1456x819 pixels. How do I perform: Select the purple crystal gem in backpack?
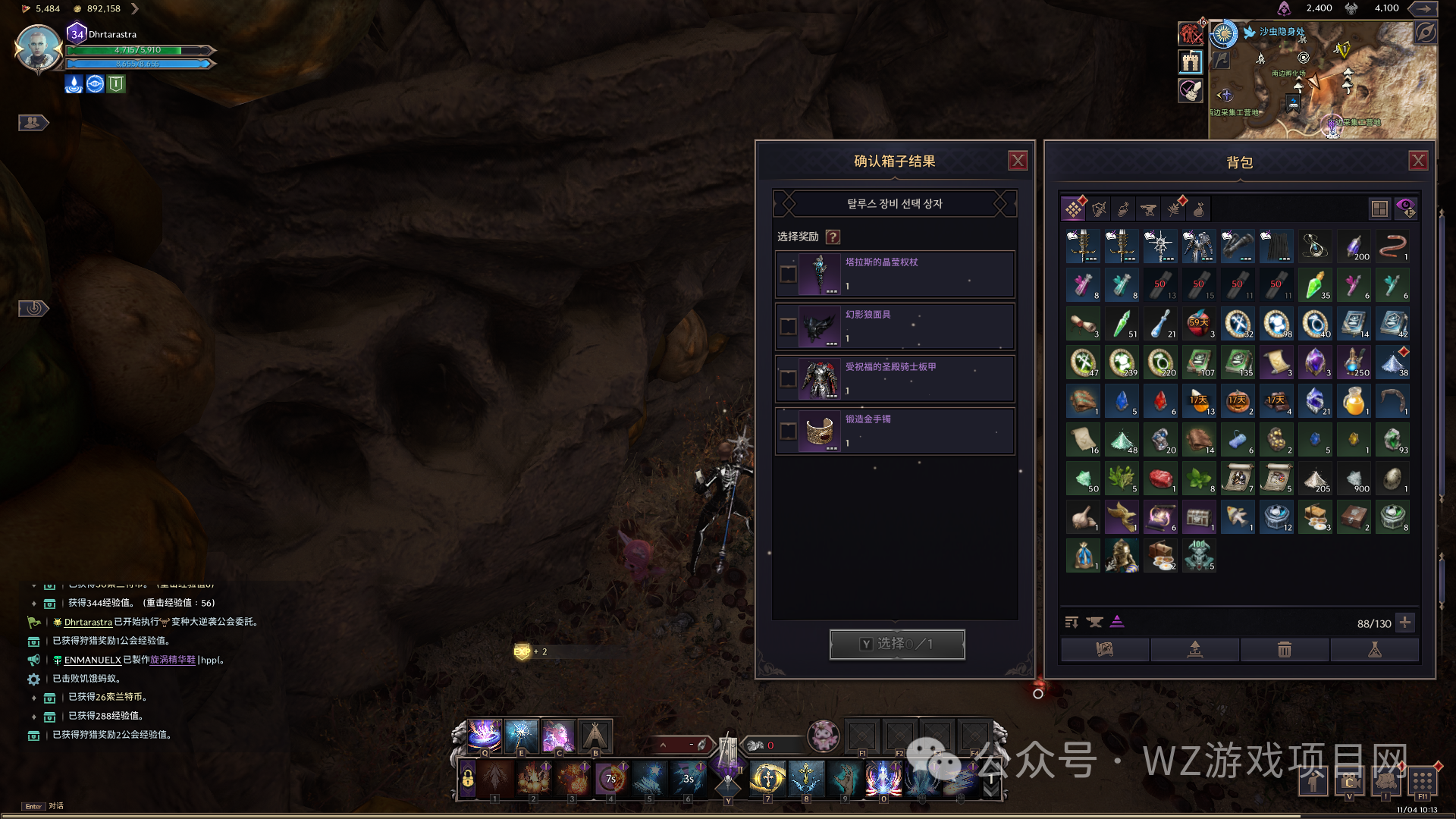(1315, 362)
